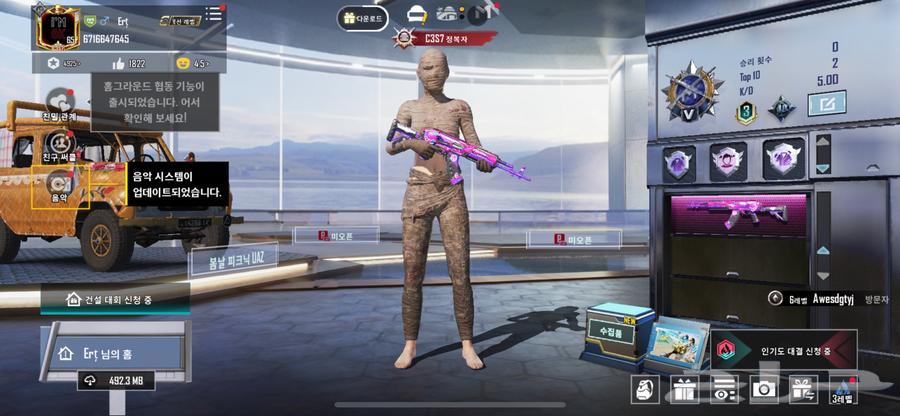Click the 492.3 MB download button

tap(118, 380)
